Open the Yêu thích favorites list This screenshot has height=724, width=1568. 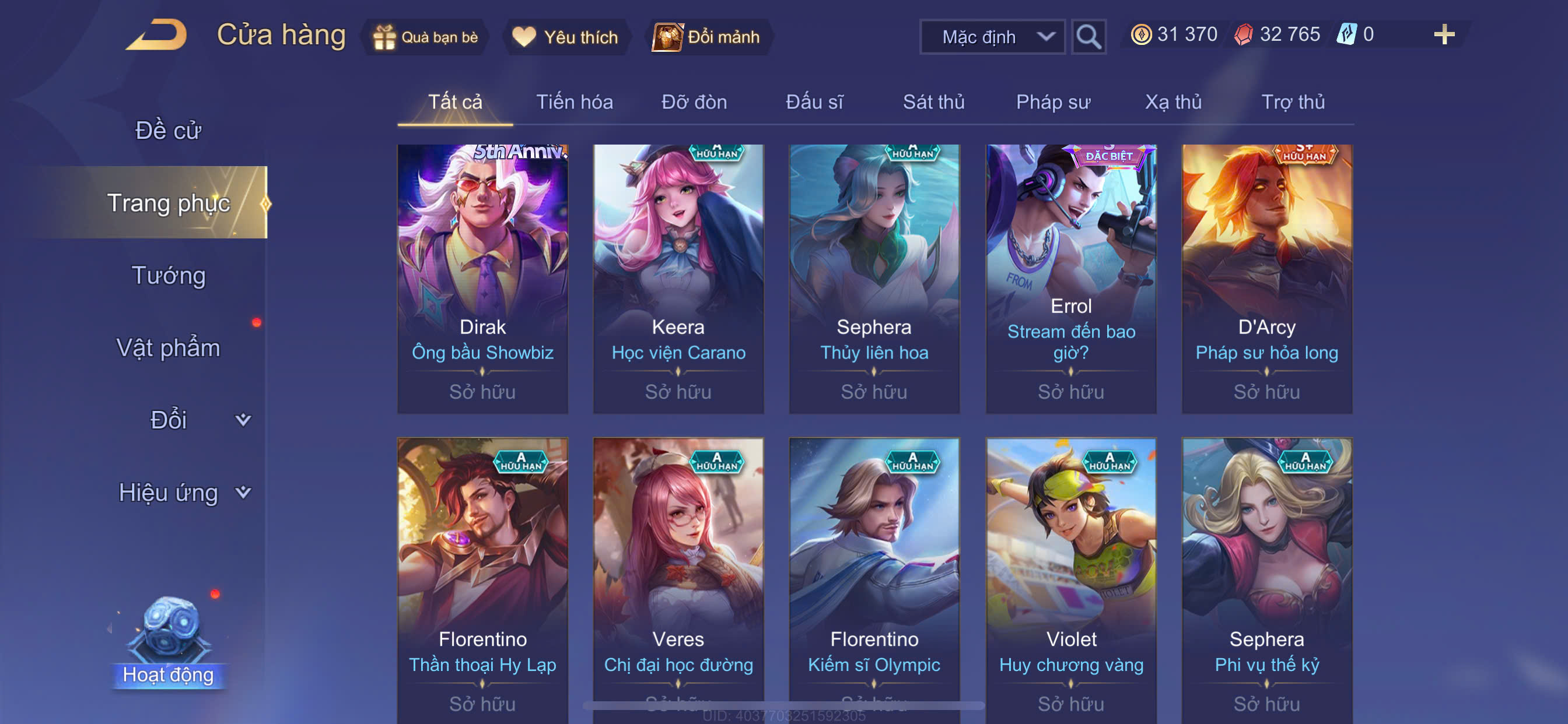[x=565, y=37]
